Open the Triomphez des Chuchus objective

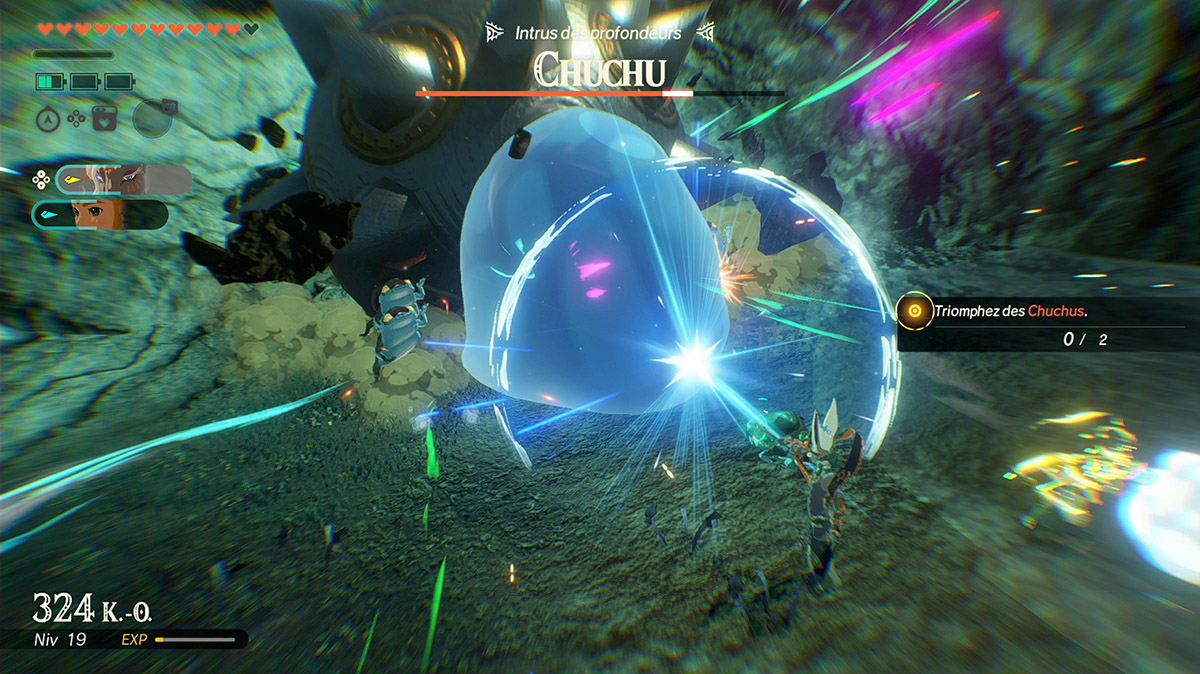pos(1010,312)
